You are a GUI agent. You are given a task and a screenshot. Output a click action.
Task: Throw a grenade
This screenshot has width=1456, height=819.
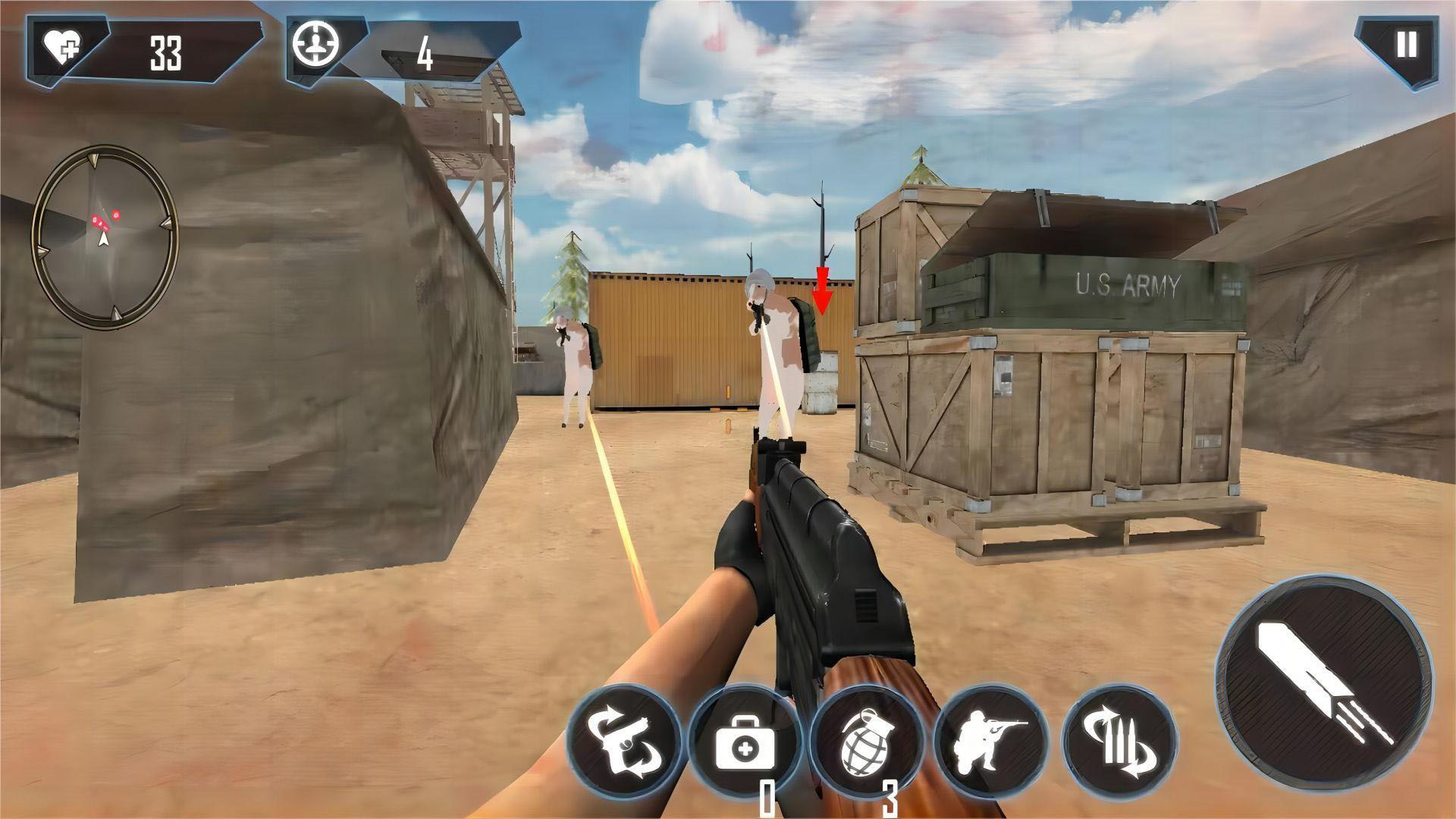click(x=865, y=742)
